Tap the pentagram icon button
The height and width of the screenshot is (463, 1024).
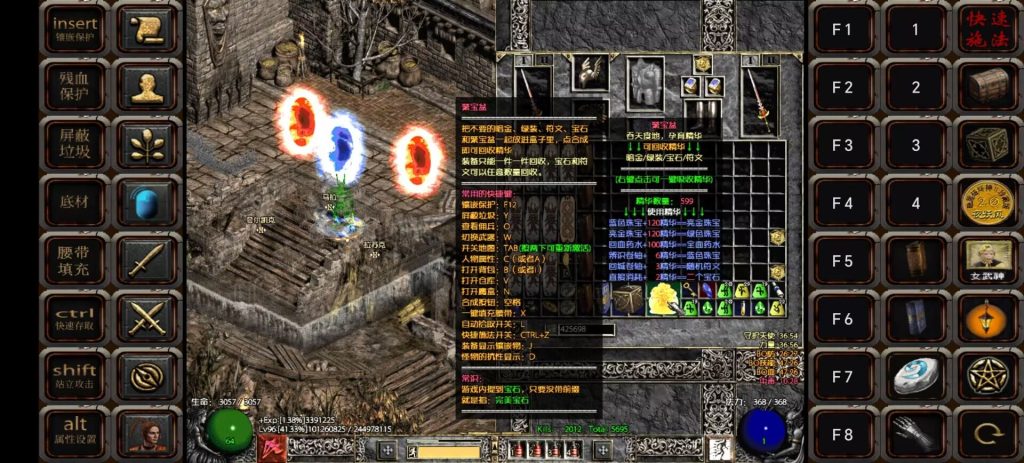pyautogui.click(x=987, y=376)
